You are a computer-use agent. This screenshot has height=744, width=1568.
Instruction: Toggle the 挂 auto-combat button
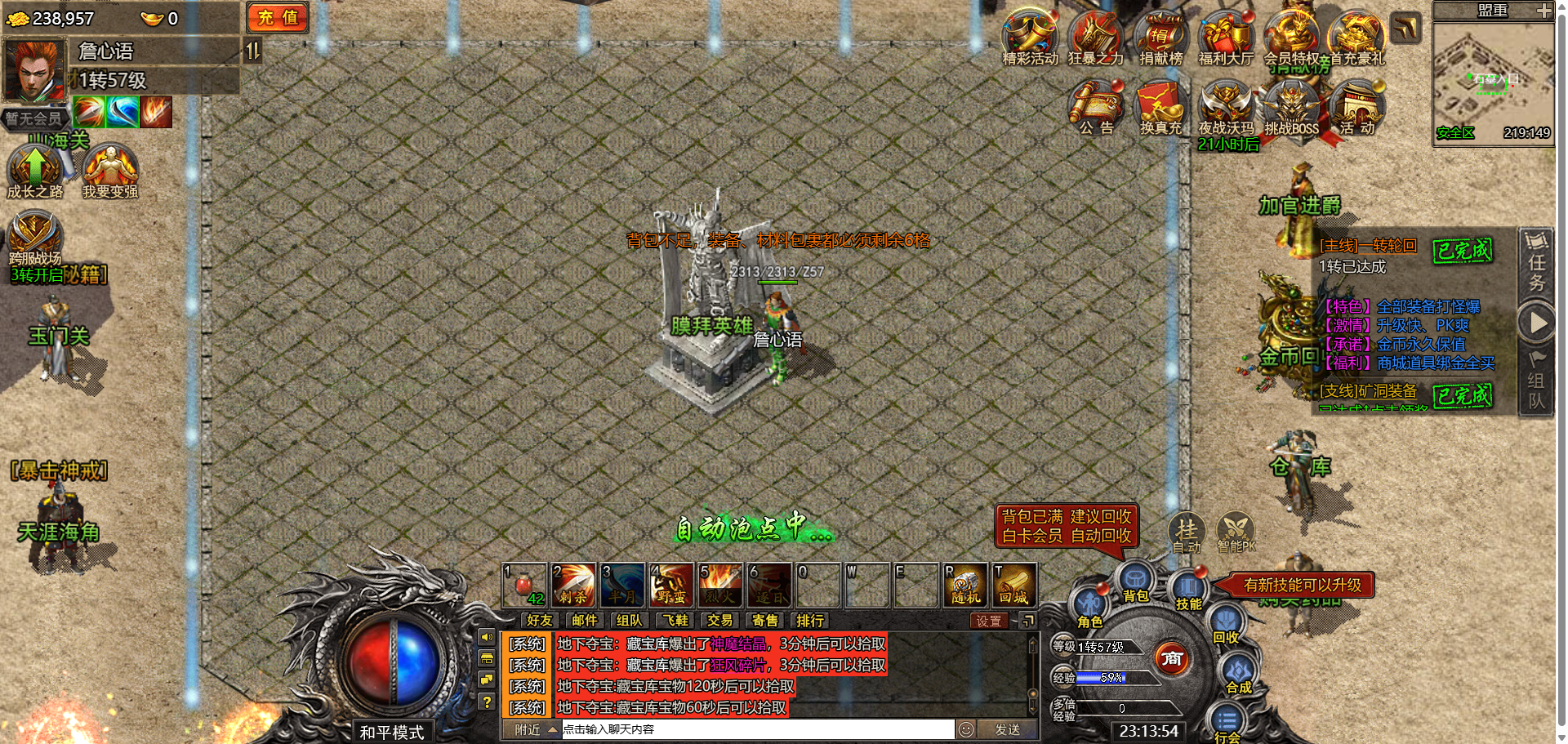[1187, 532]
